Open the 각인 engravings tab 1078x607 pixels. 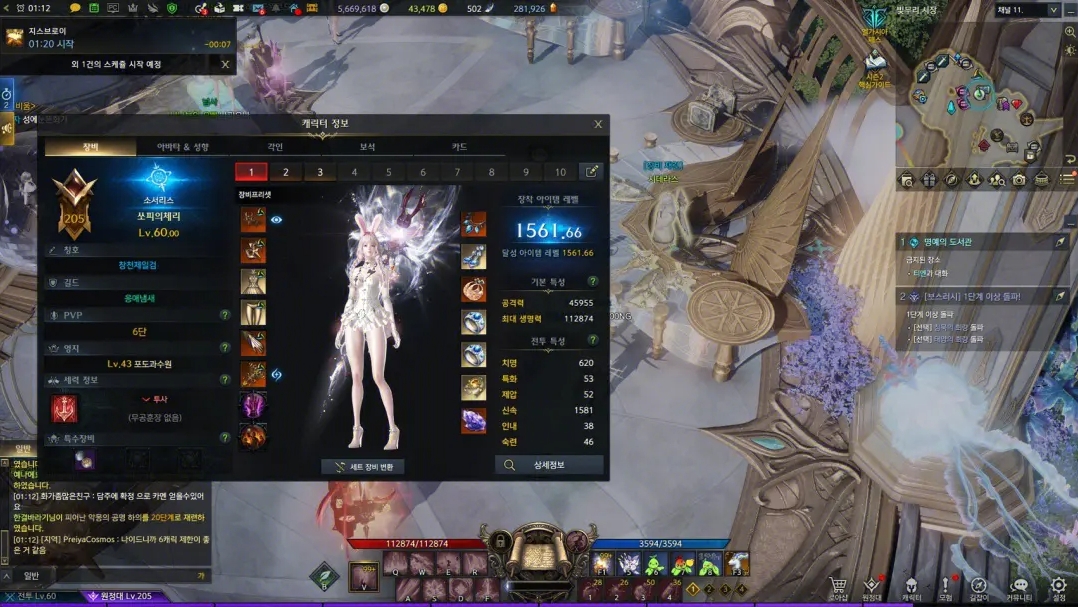click(x=275, y=147)
